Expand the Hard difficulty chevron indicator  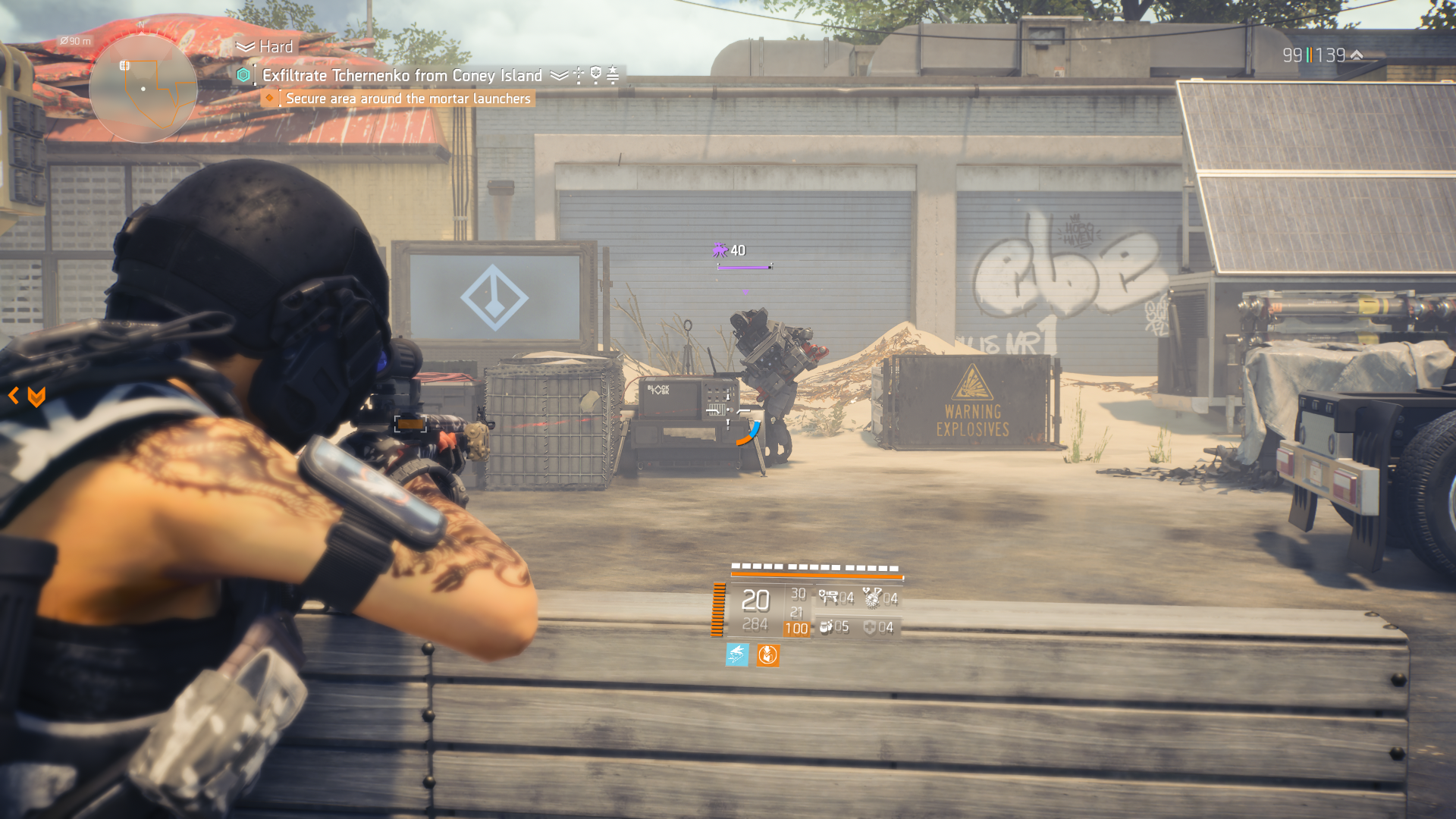coord(244,46)
